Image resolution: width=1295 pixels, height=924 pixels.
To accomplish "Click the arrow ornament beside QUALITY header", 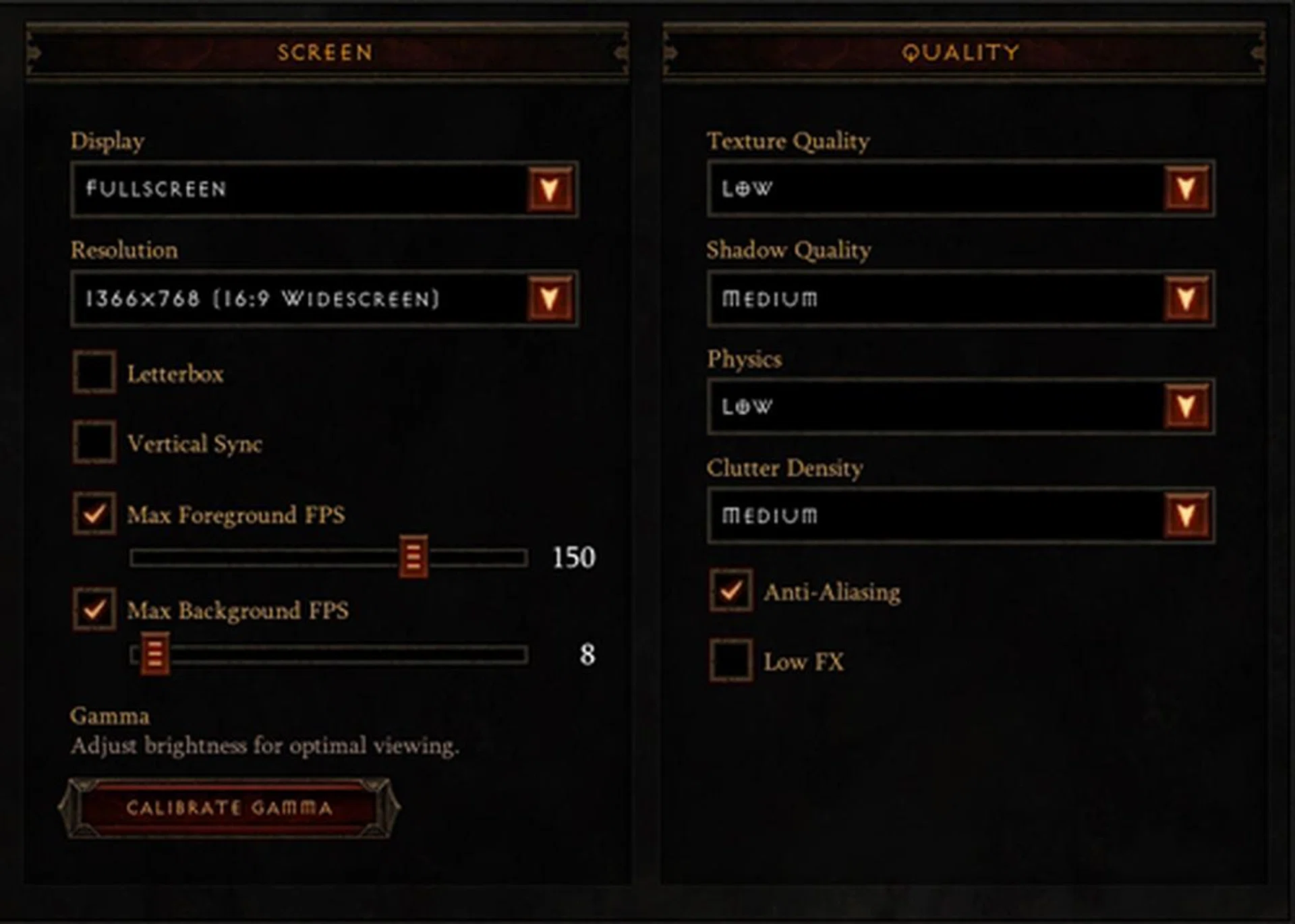I will 670,53.
